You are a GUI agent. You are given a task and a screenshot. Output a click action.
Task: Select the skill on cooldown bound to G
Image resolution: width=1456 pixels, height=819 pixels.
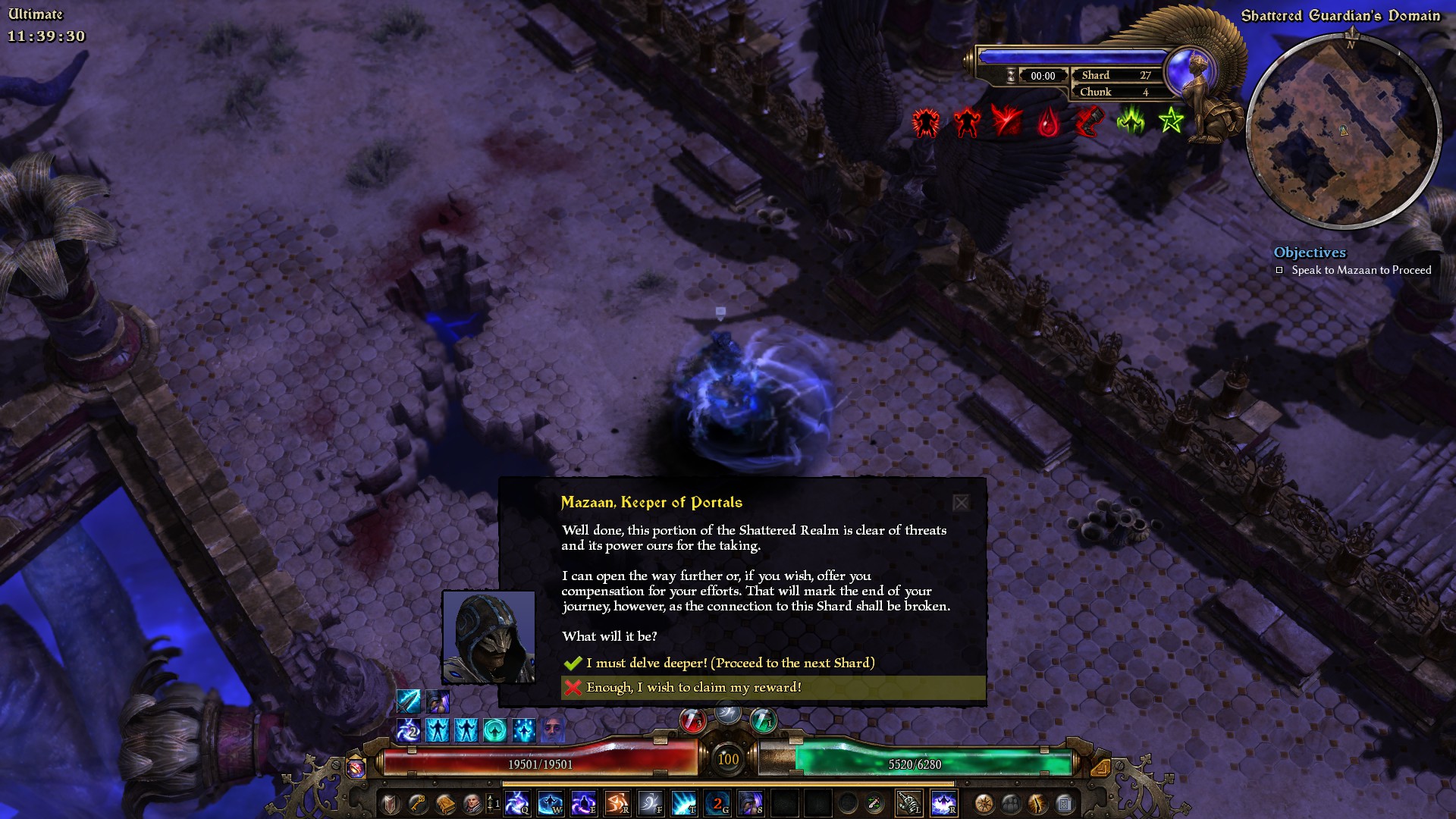pyautogui.click(x=717, y=803)
